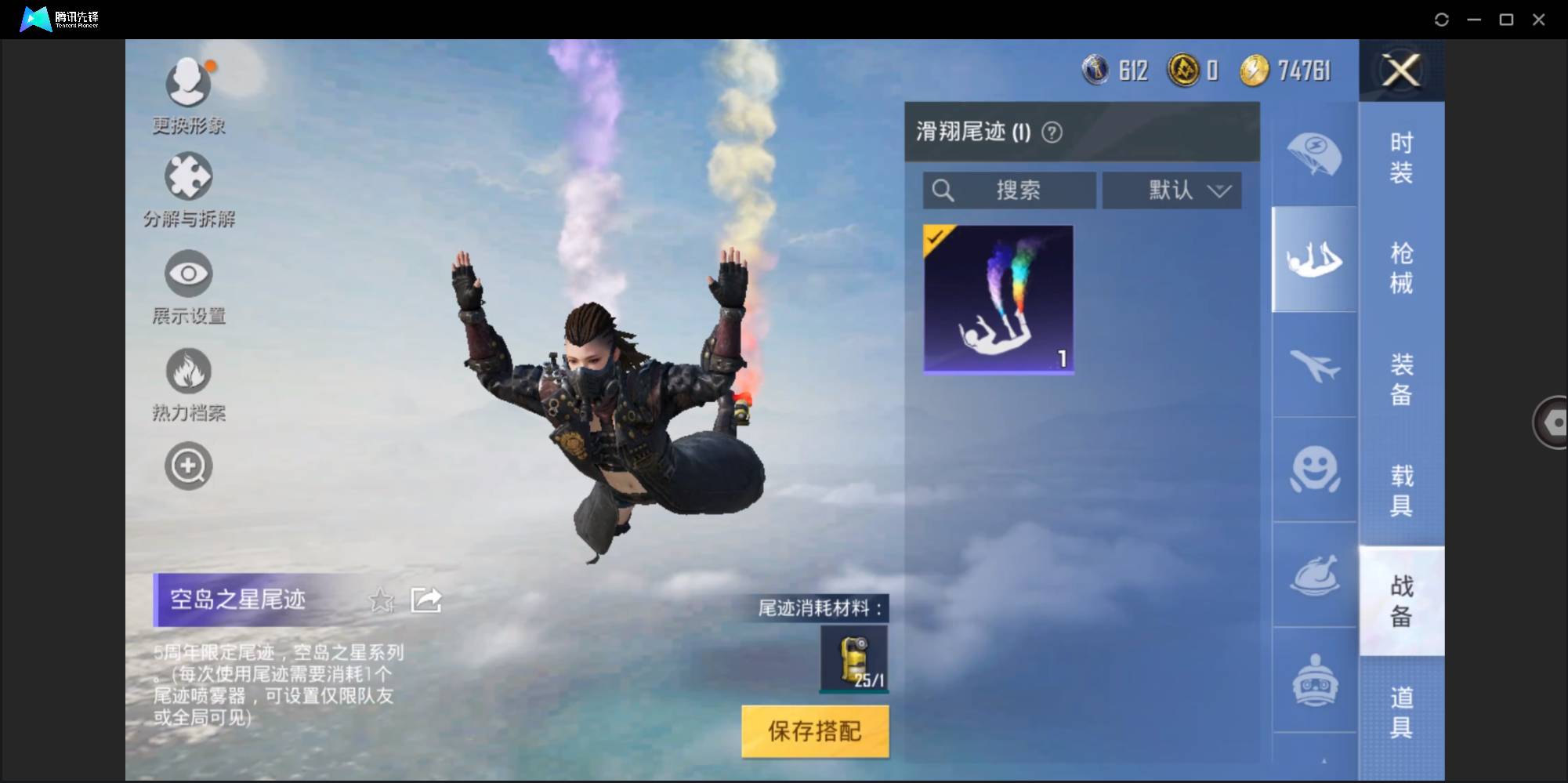Click the equipped checkmark on the trail item

(936, 239)
